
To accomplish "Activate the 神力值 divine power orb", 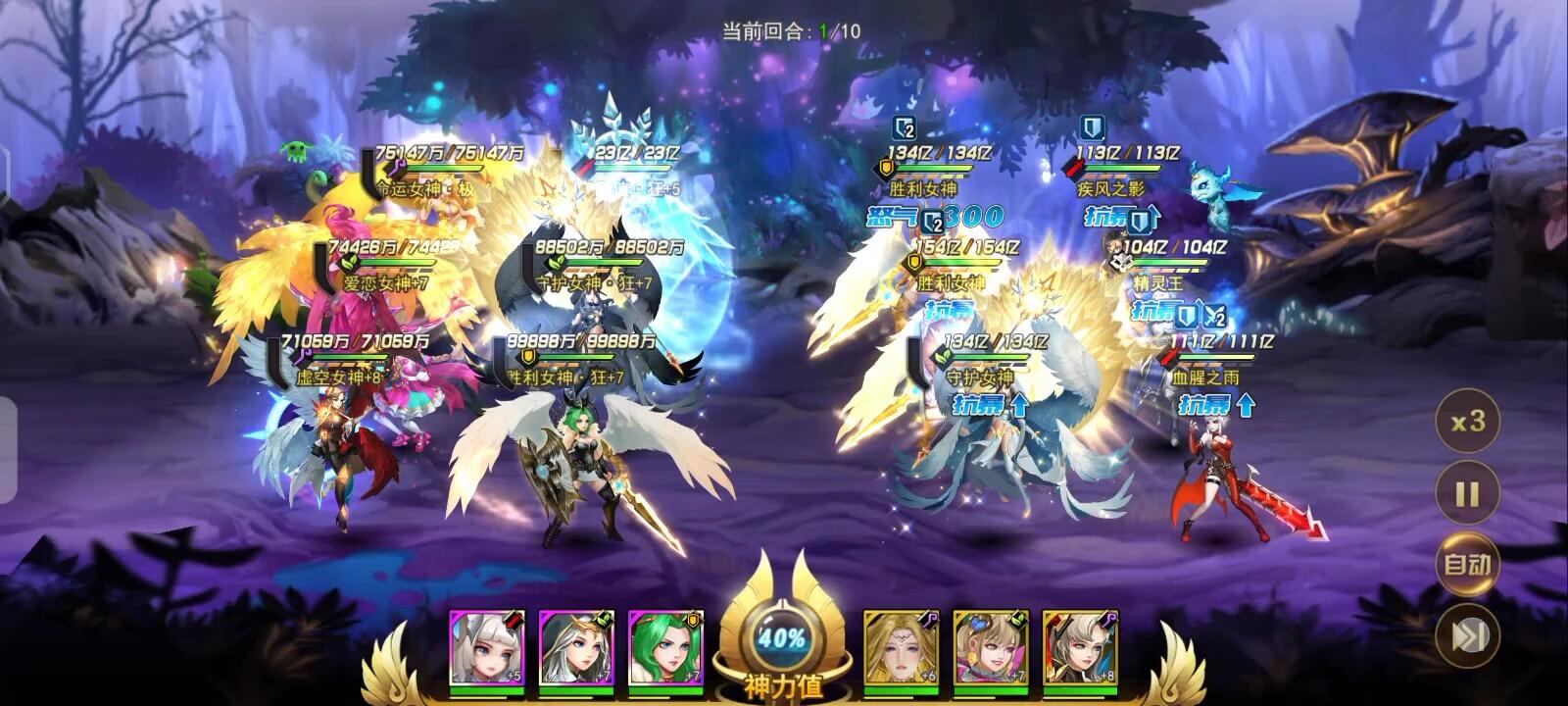I will (782, 639).
